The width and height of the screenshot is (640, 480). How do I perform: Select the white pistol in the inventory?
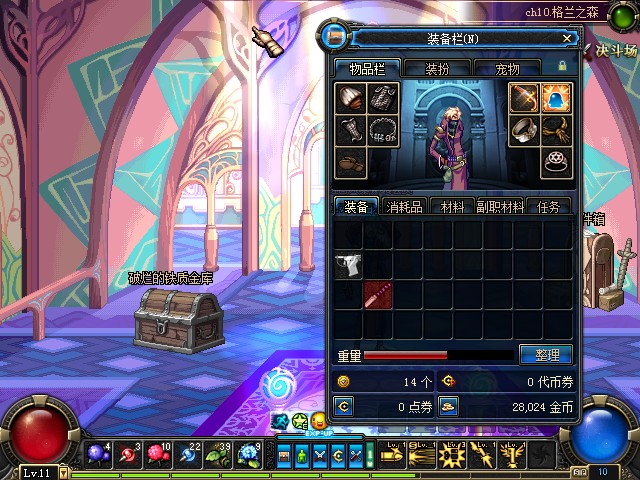point(348,265)
